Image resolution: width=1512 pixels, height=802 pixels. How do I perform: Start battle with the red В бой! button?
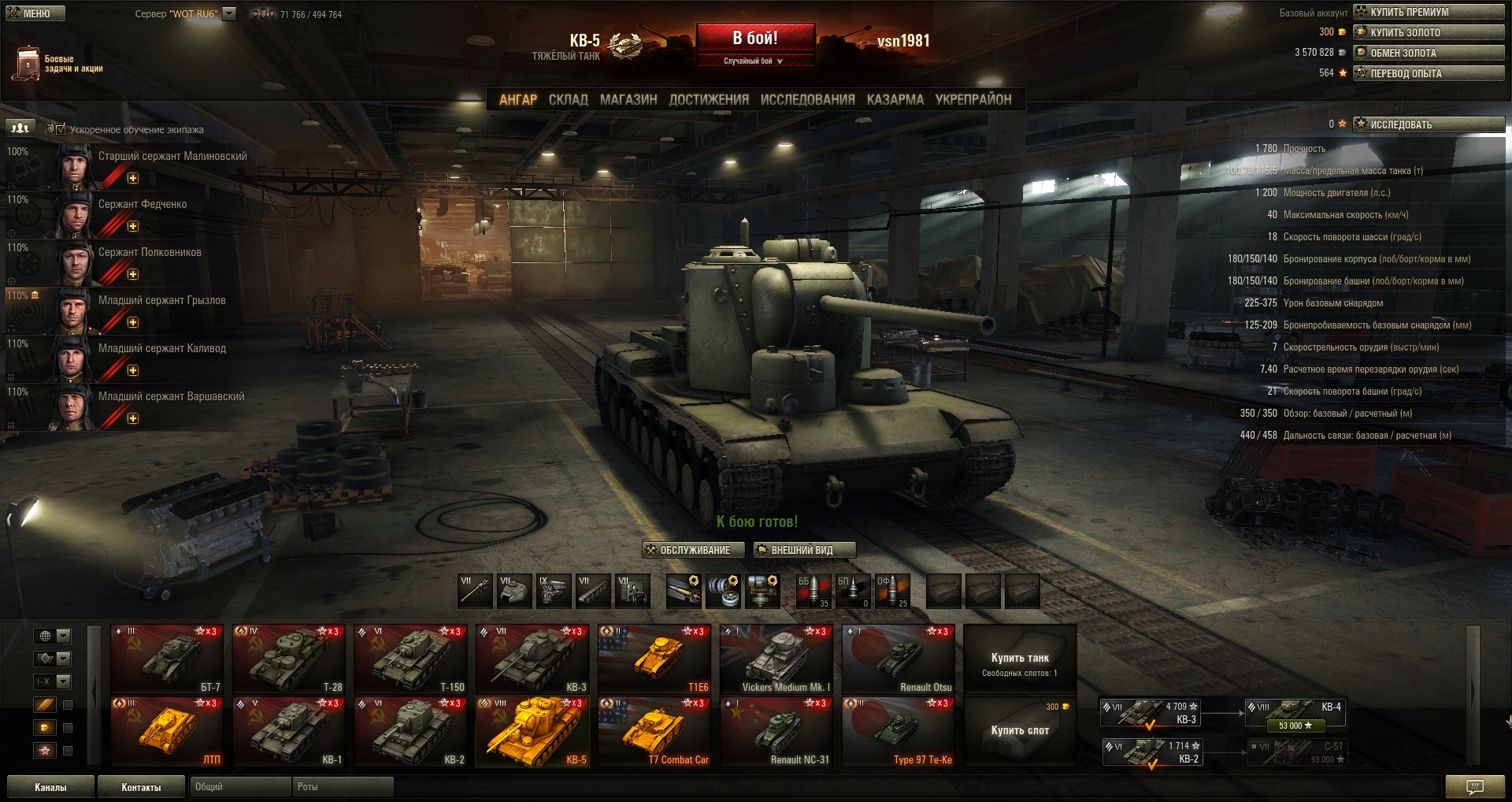tap(754, 39)
